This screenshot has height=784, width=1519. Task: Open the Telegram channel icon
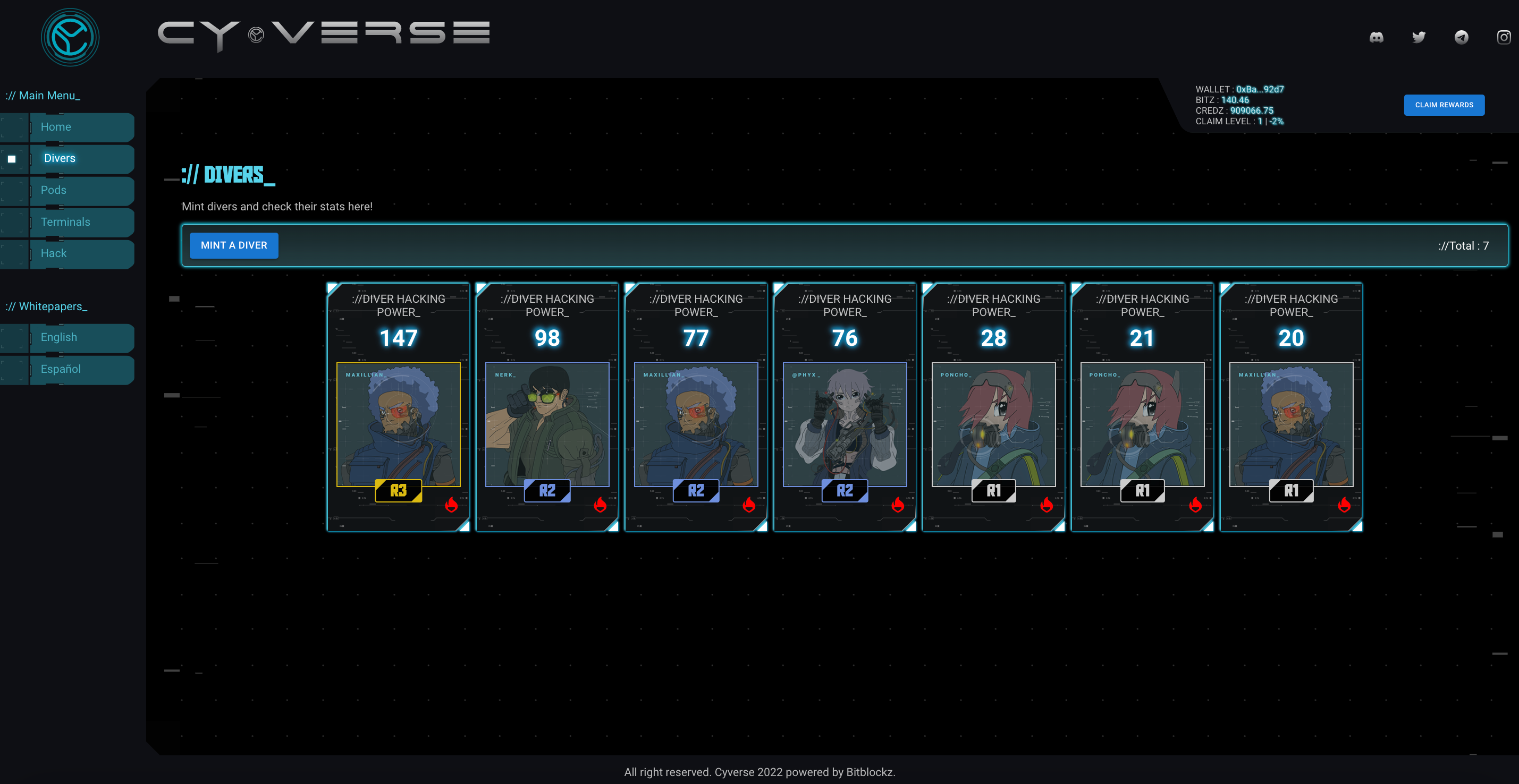1461,37
